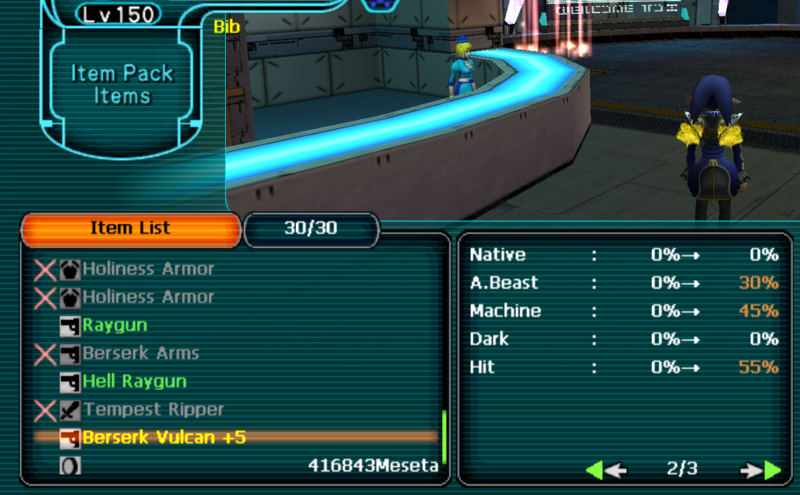Open the Item Pack Items panel
The height and width of the screenshot is (495, 800).
123,85
